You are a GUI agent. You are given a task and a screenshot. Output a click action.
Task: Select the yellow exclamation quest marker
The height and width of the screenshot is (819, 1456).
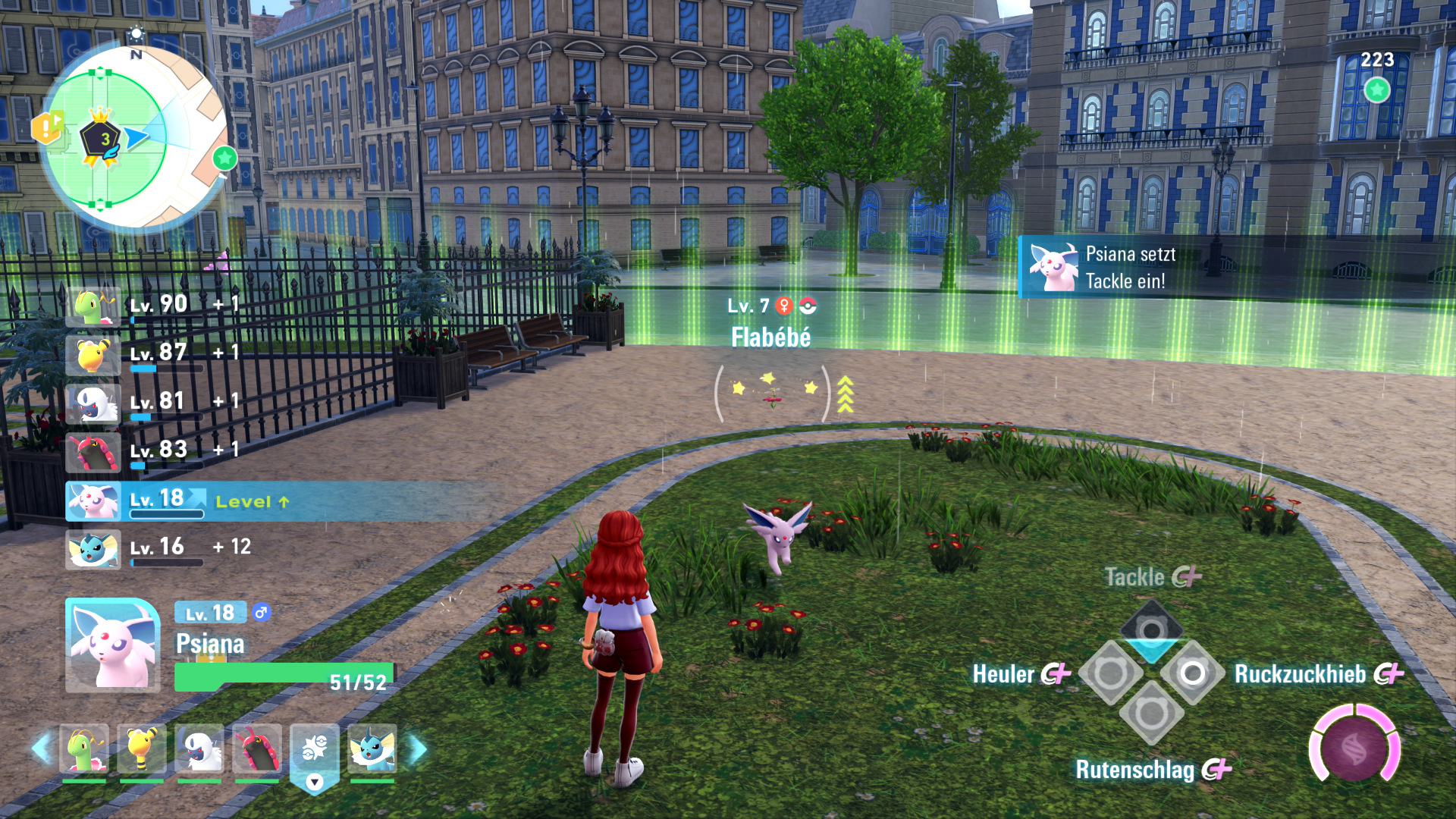click(46, 127)
